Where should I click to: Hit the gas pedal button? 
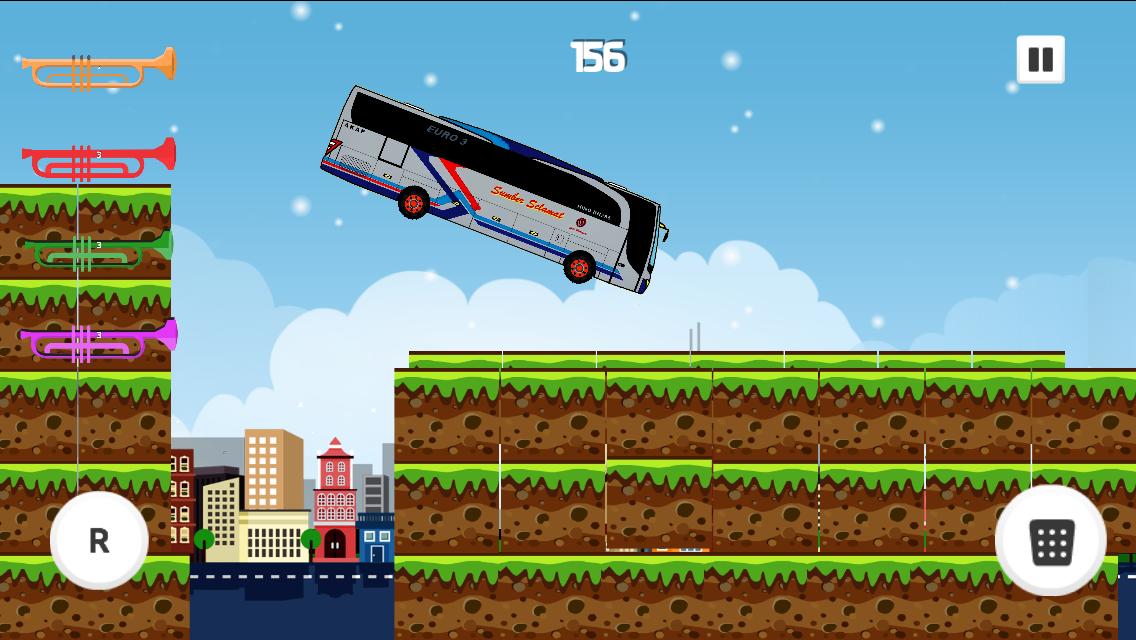click(1051, 541)
